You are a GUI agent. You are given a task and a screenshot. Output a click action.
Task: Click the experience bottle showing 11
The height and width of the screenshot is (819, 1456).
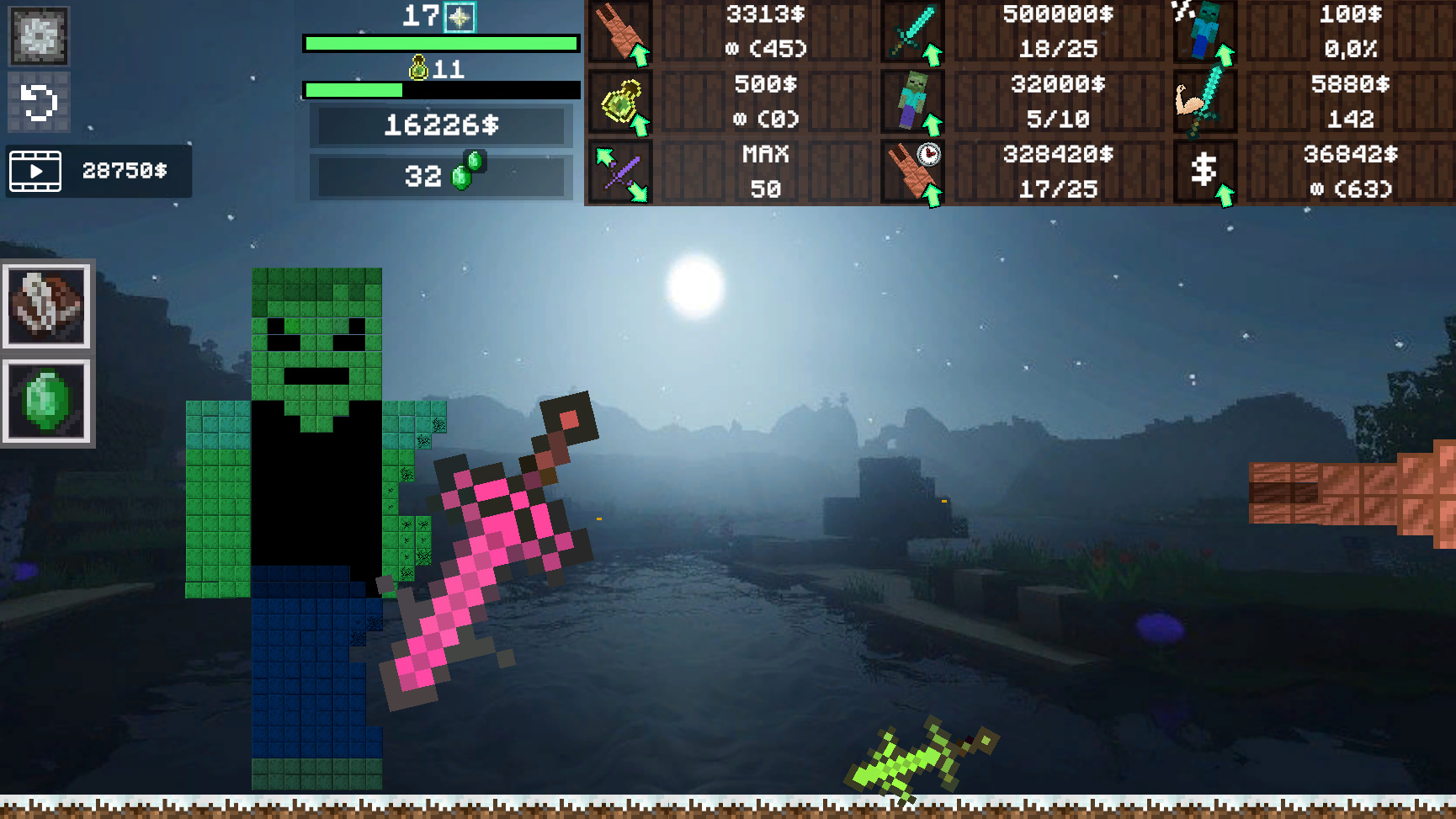click(419, 67)
